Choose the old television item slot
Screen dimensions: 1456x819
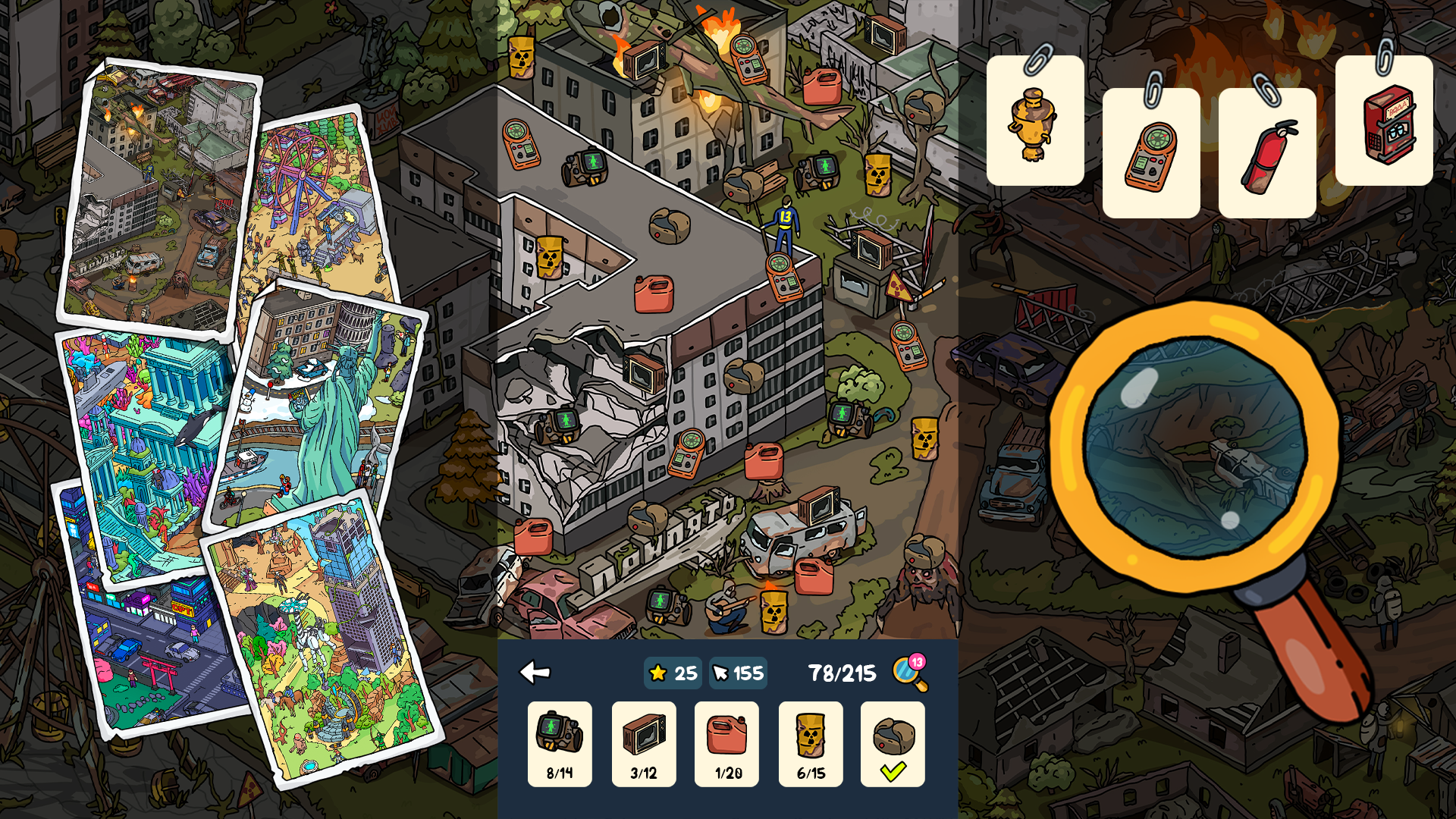[x=644, y=743]
